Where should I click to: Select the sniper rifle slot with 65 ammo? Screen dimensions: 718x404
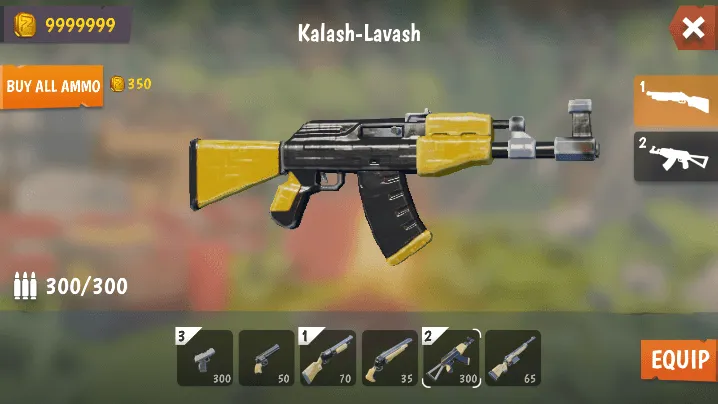513,358
